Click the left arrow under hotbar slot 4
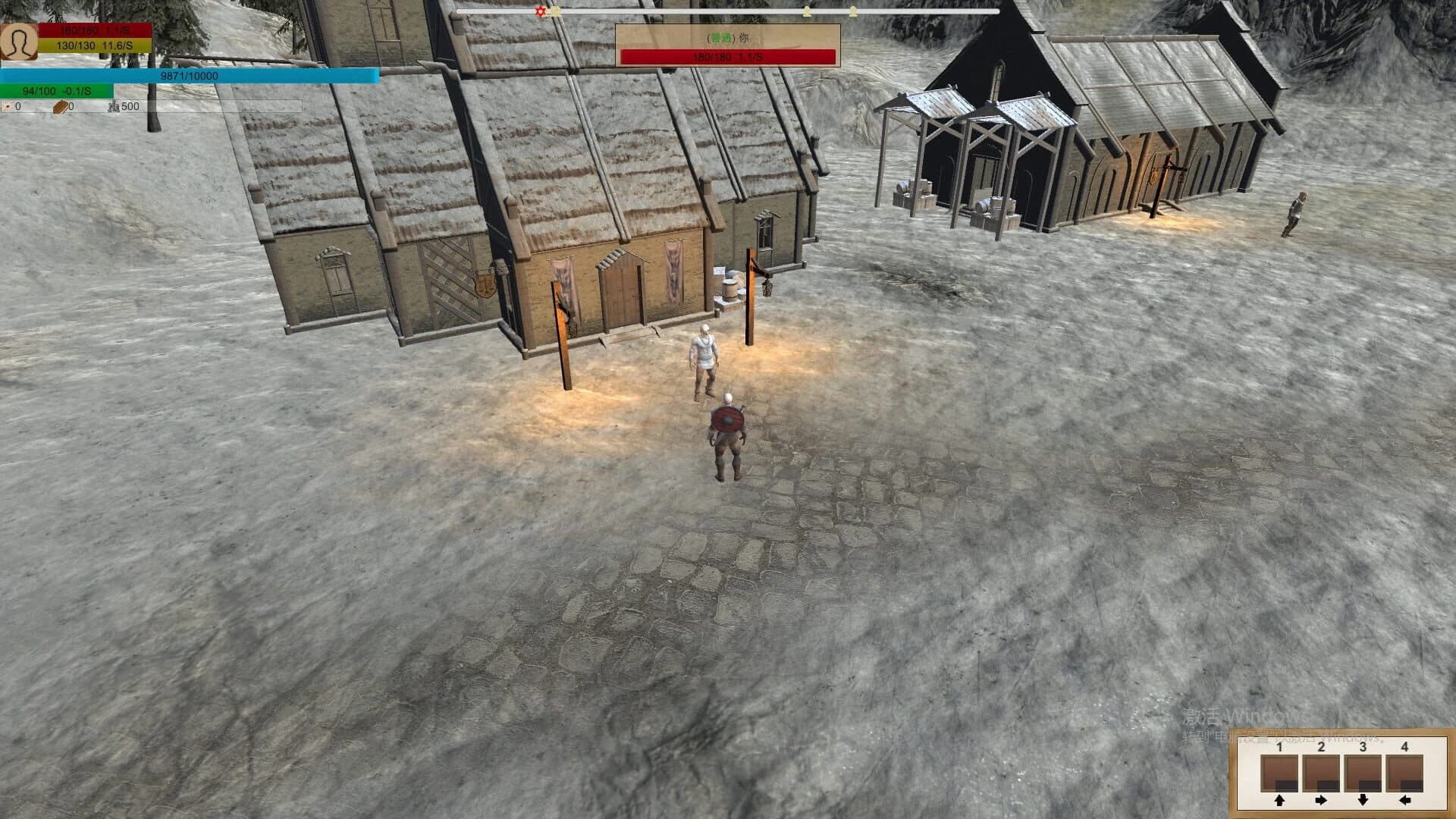This screenshot has width=1456, height=819. (1404, 801)
